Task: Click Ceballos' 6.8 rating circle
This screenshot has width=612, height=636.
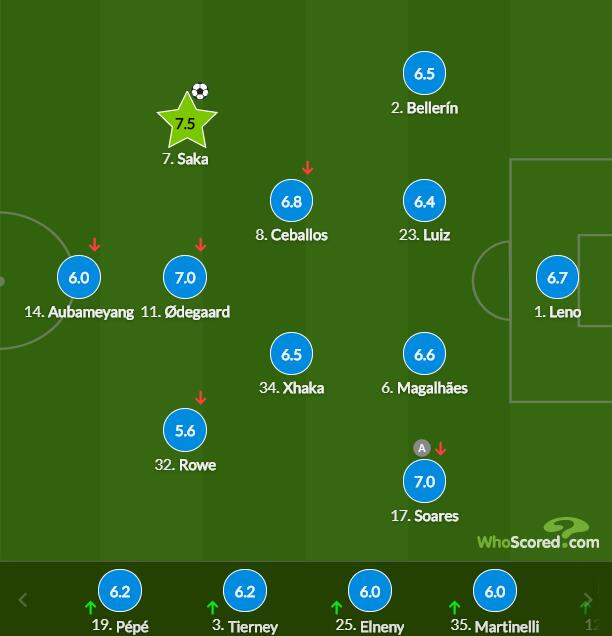Action: click(x=291, y=201)
